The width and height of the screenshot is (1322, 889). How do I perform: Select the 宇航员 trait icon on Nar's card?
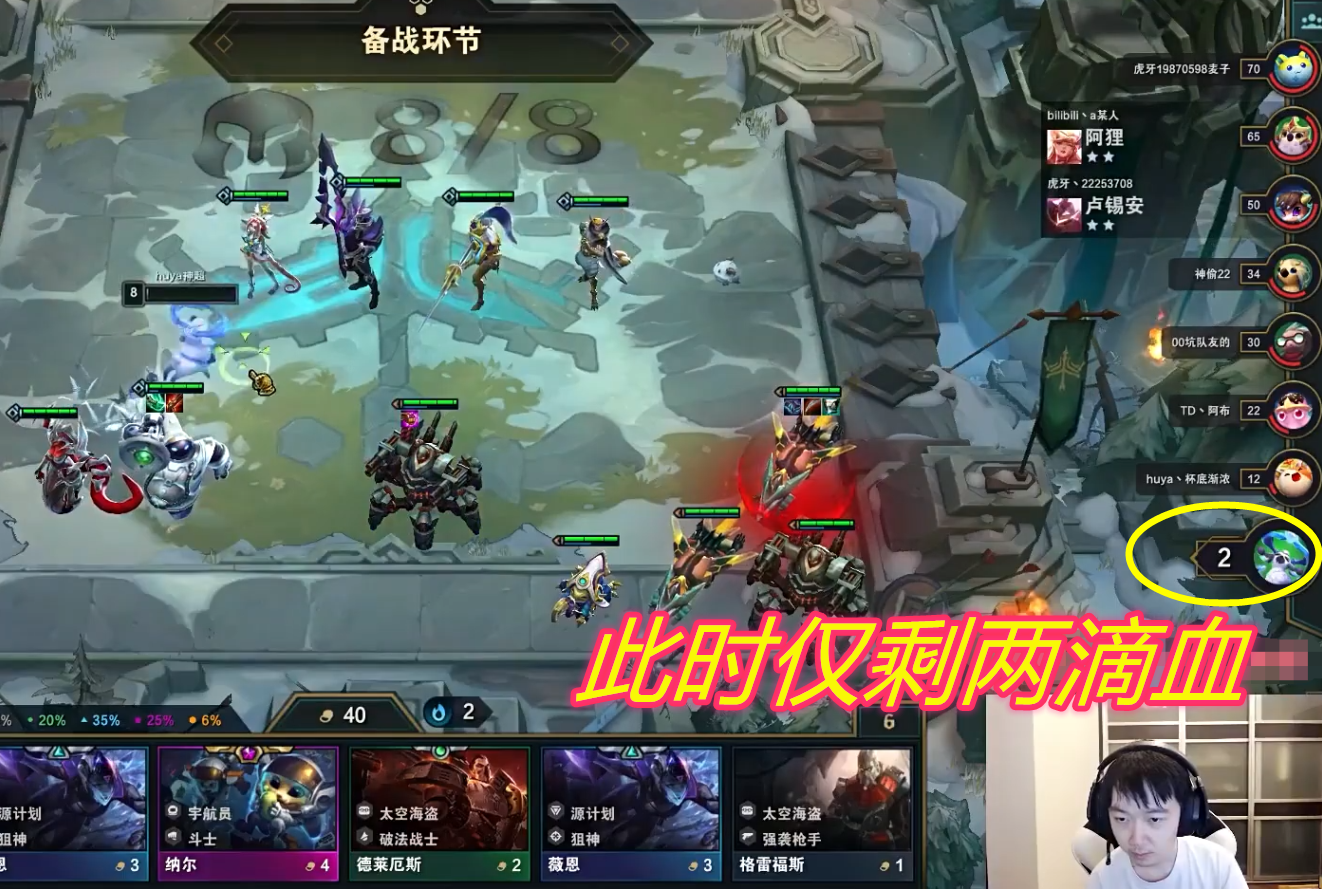tap(172, 810)
